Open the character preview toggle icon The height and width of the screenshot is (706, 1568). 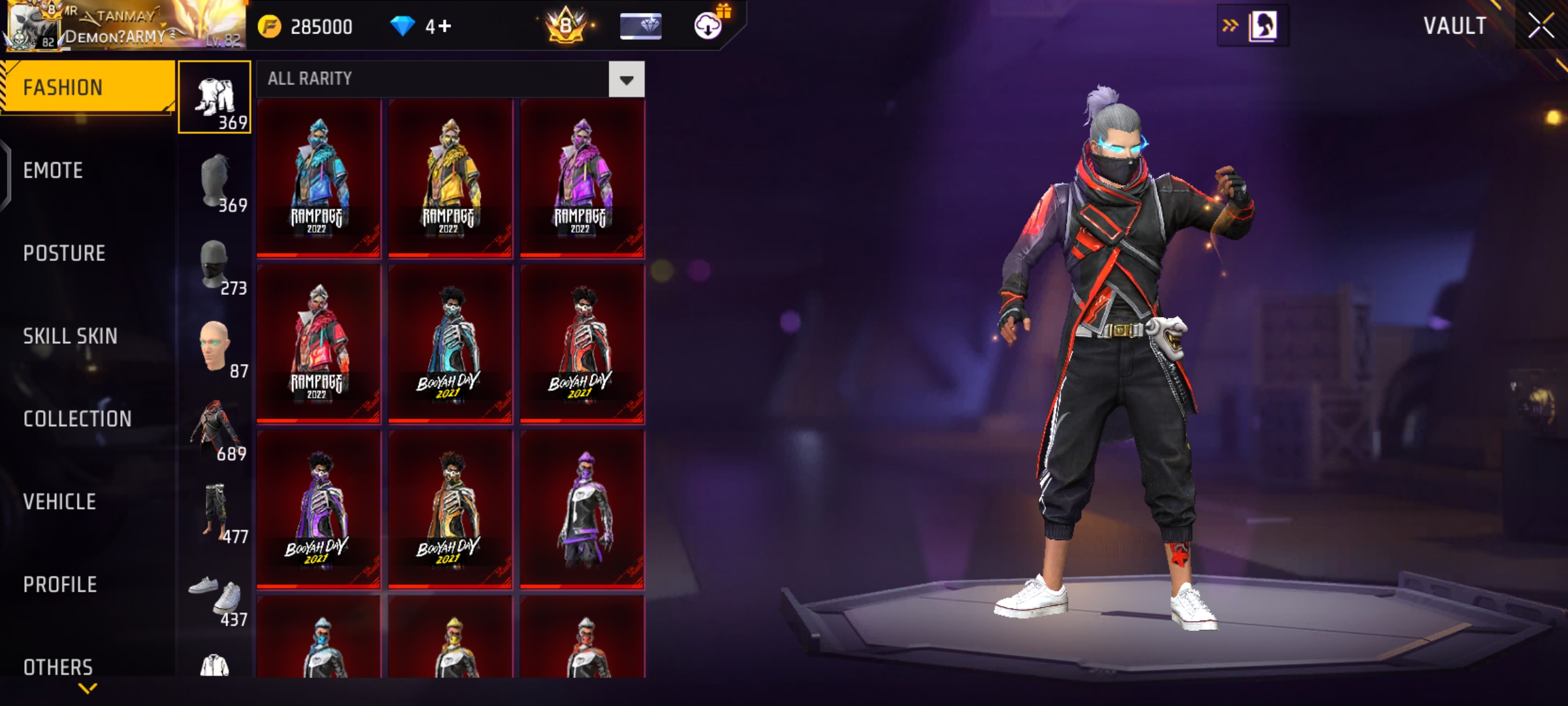point(1262,26)
